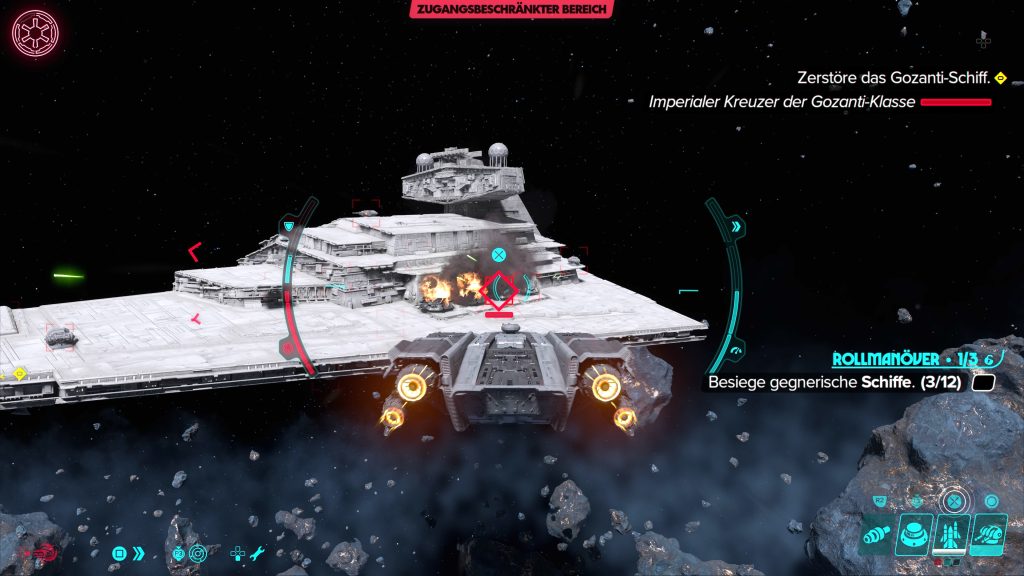
Task: Select the circular target-lock icon
Action: 197,553
